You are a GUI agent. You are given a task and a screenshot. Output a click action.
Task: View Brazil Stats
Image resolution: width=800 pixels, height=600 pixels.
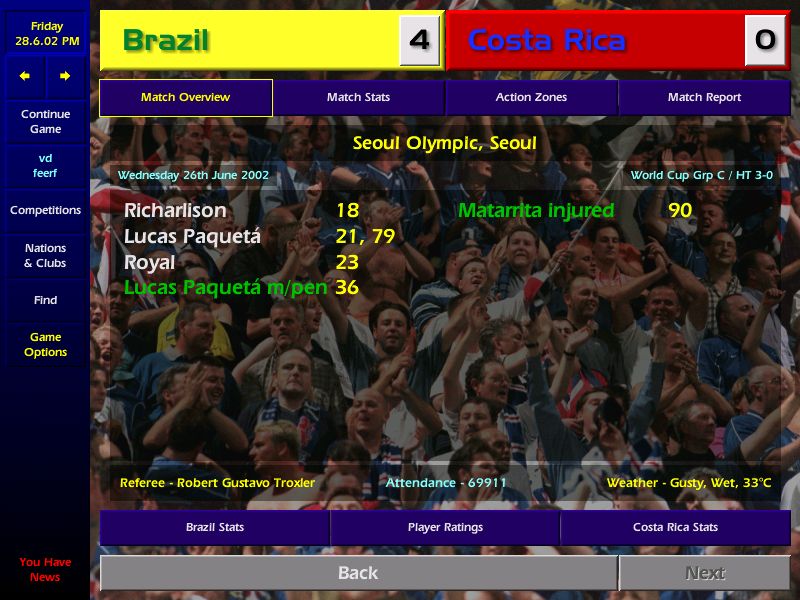click(x=215, y=527)
